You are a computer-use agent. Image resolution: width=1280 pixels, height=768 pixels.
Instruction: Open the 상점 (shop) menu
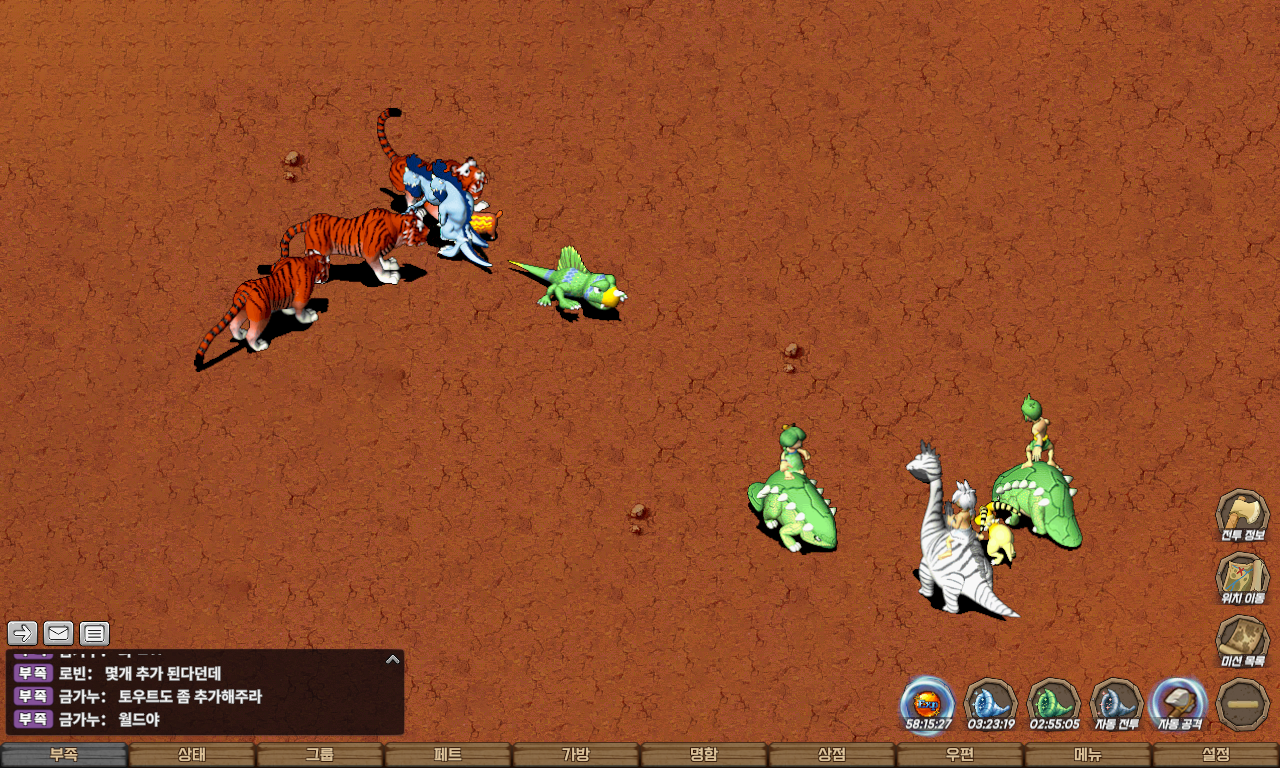click(x=832, y=755)
